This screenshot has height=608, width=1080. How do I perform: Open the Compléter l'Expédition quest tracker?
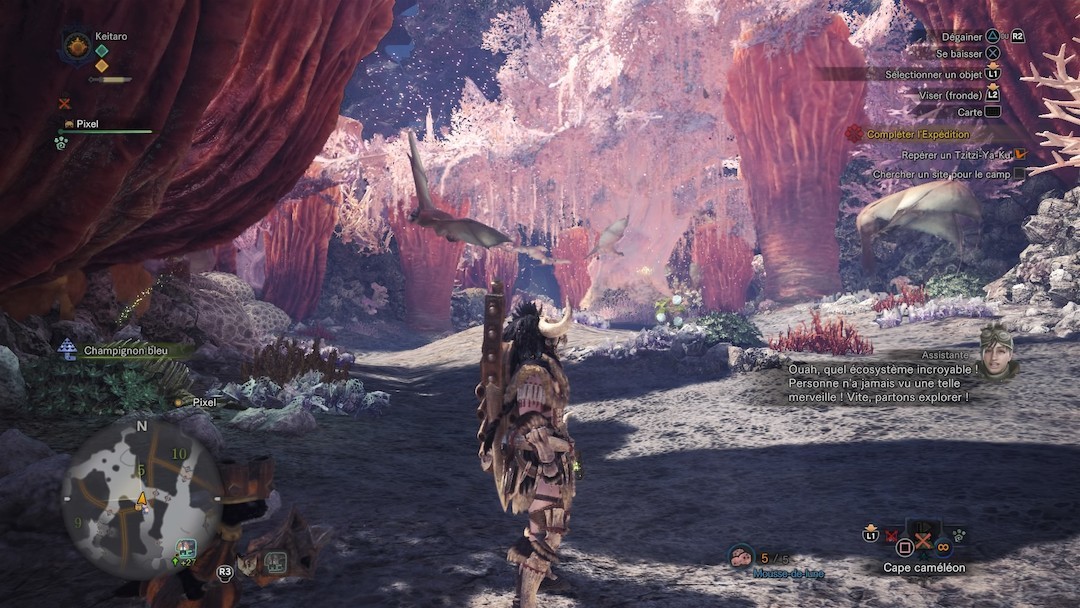(917, 134)
